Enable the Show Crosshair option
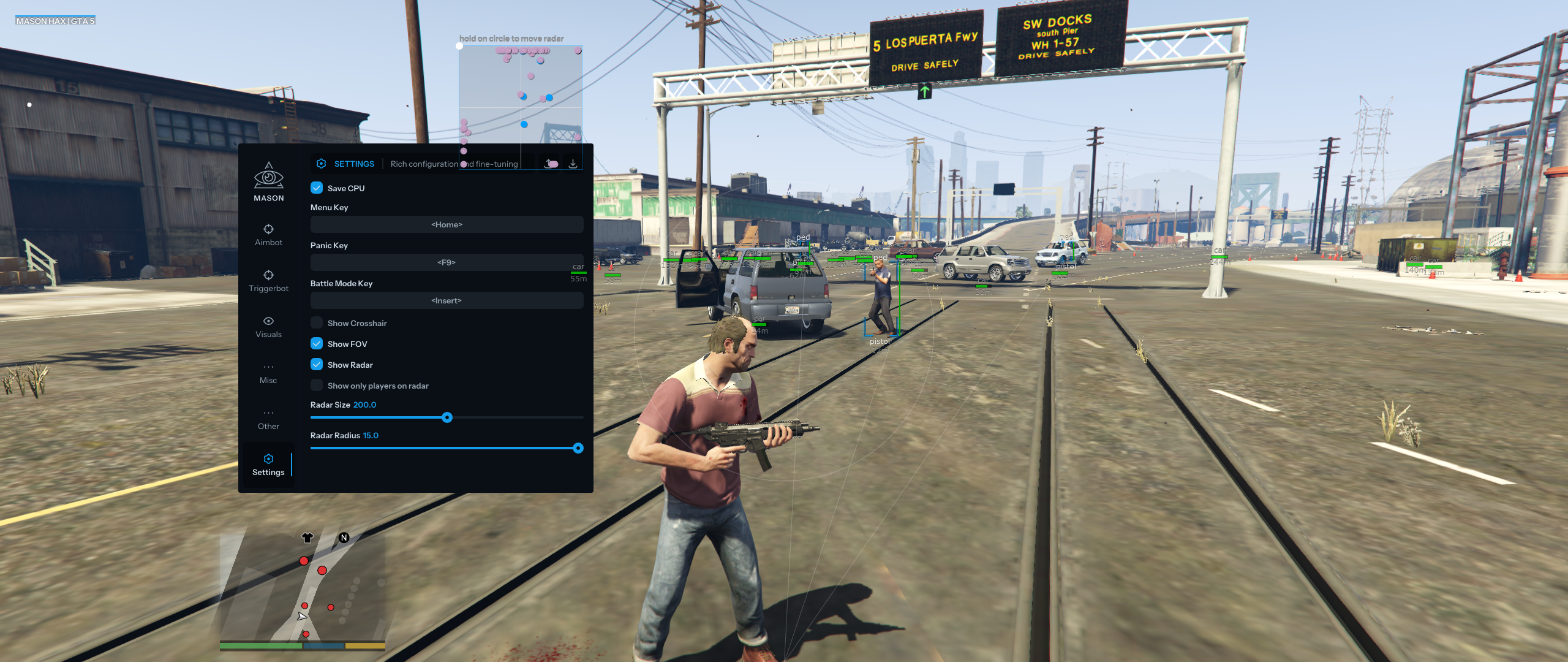The image size is (1568, 662). 317,323
